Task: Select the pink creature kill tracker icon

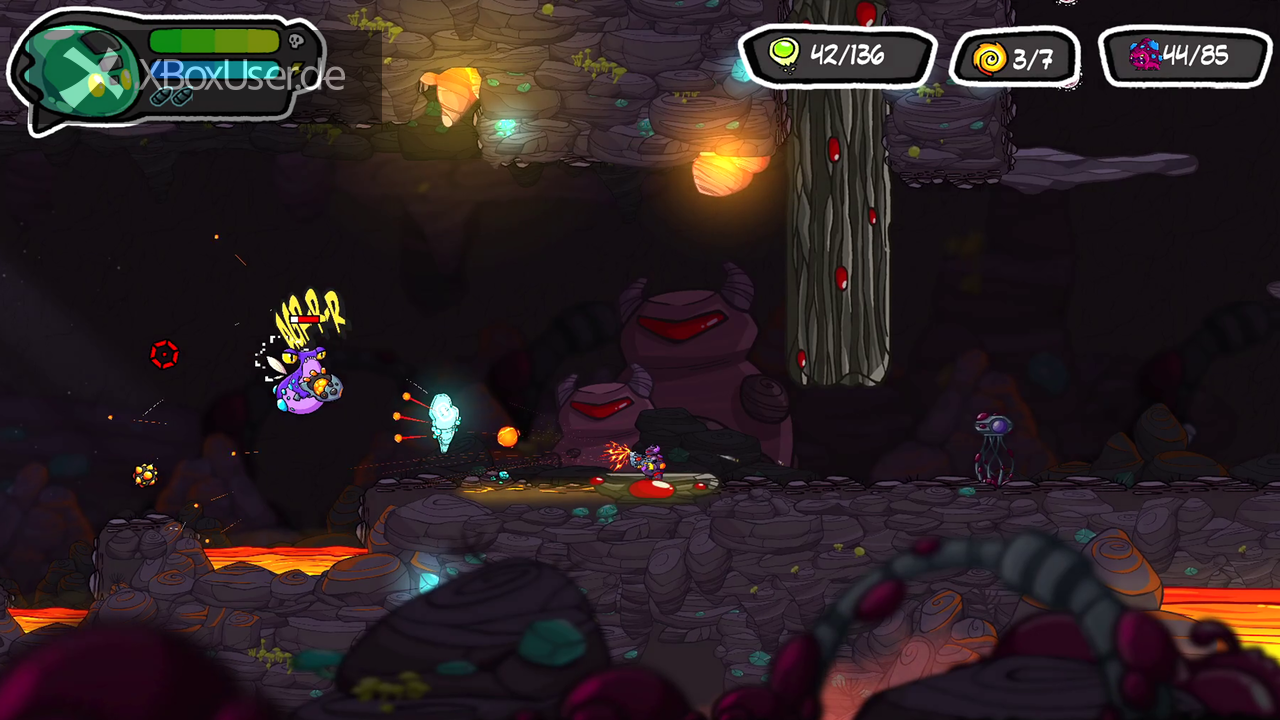Action: [1145, 55]
